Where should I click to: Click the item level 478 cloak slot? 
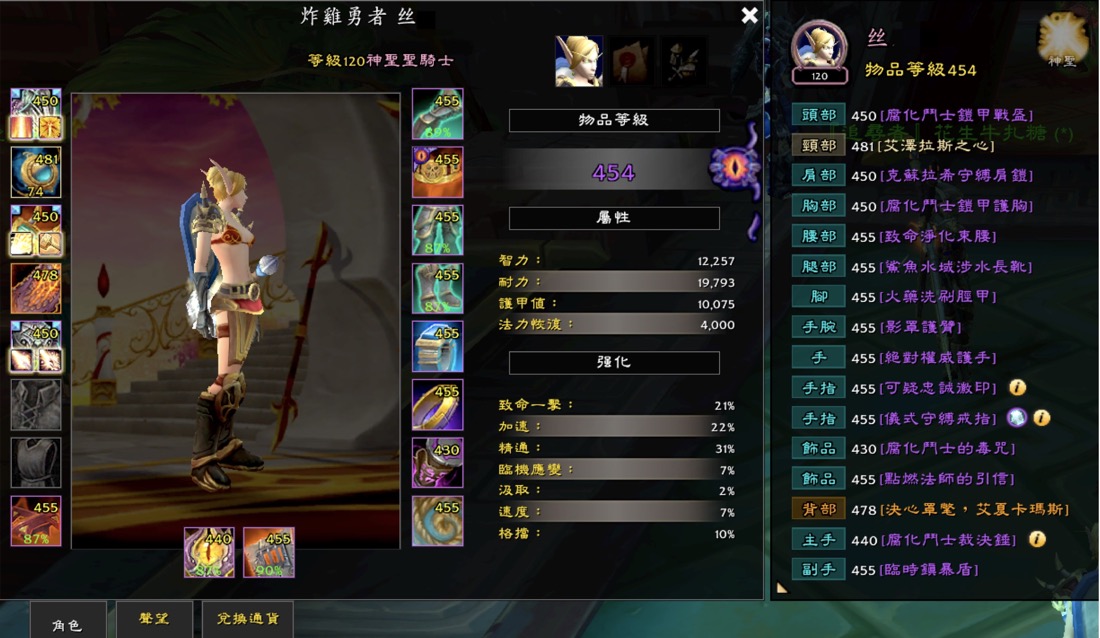click(x=36, y=288)
